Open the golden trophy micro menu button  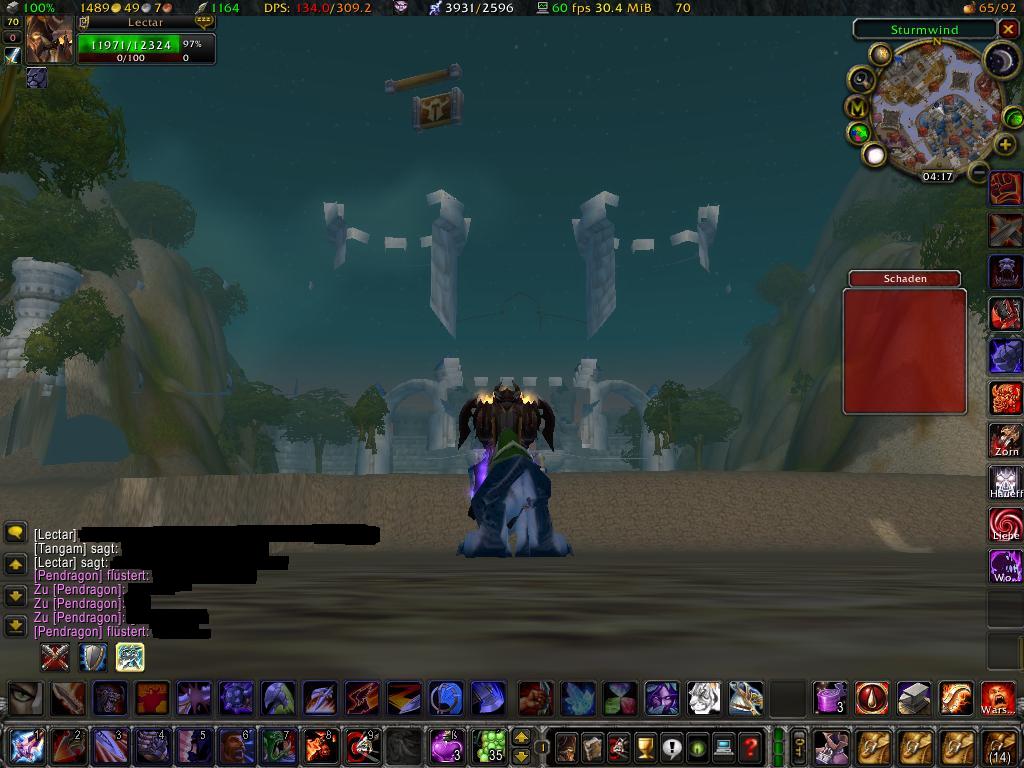pos(645,747)
